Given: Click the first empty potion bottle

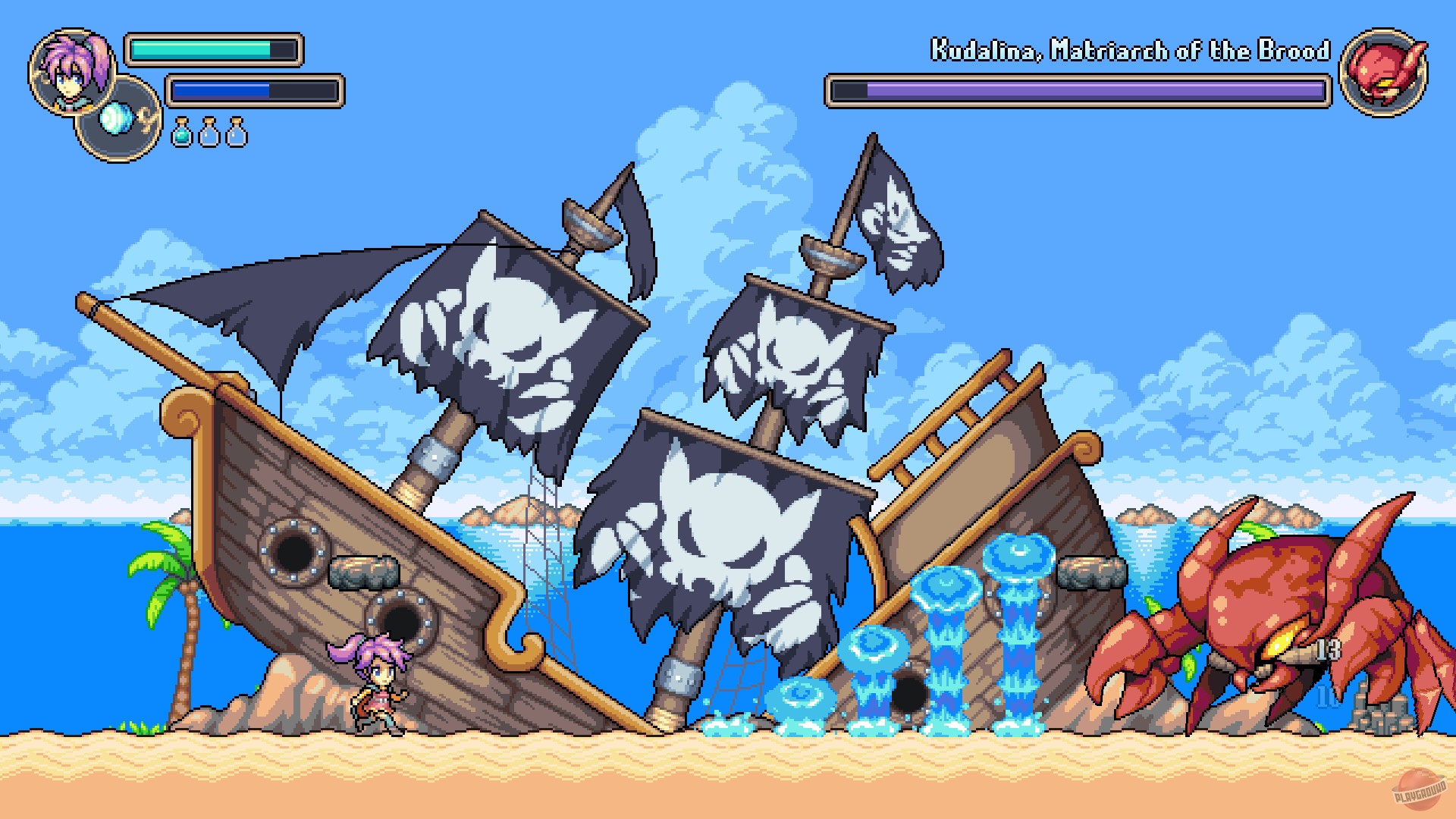Looking at the screenshot, I should (210, 131).
